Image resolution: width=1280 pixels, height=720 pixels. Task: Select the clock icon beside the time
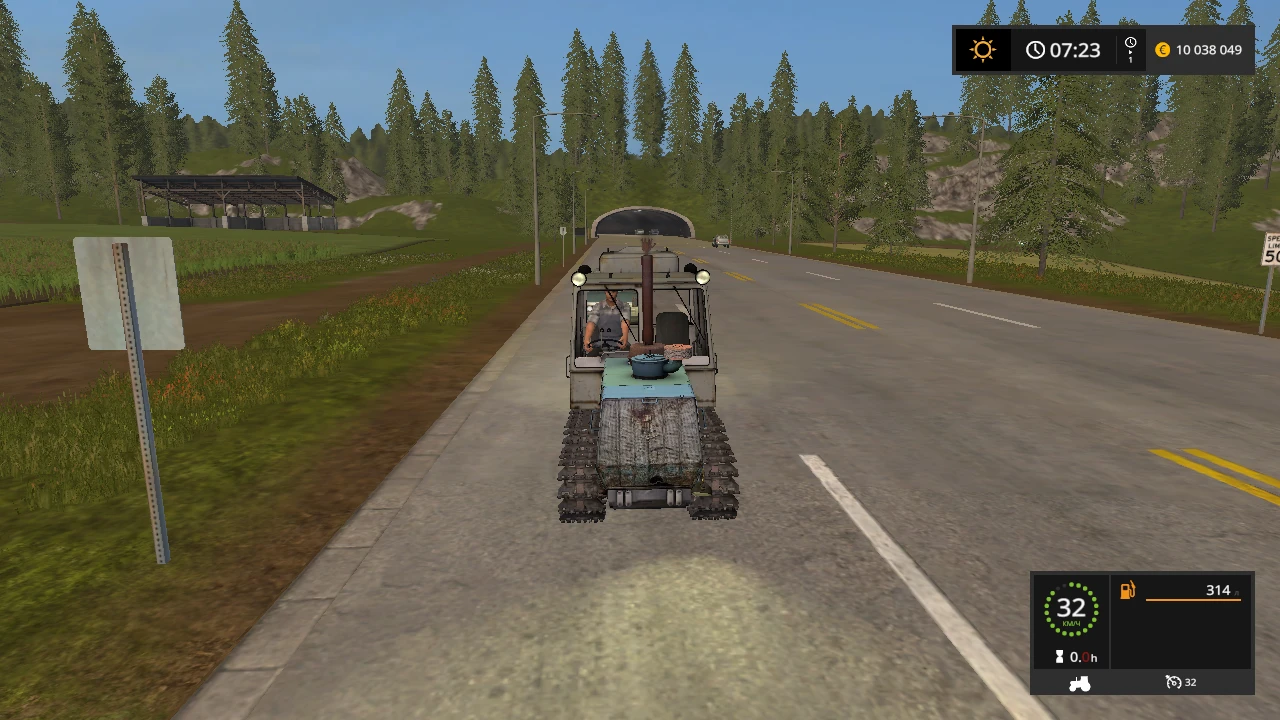[1036, 50]
